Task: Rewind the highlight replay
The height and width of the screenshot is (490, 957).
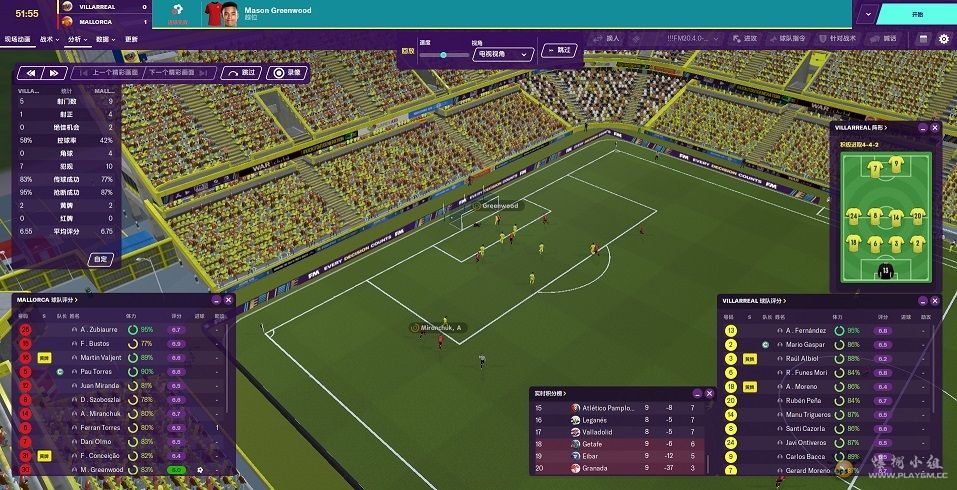Action: [31, 73]
